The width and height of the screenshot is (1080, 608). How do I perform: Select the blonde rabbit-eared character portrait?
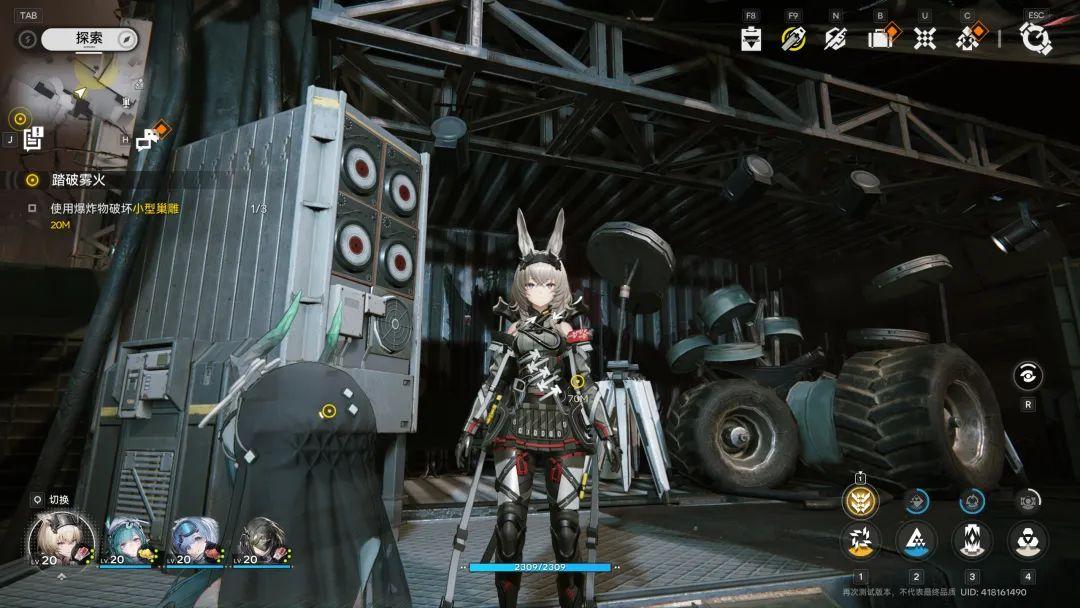(61, 538)
